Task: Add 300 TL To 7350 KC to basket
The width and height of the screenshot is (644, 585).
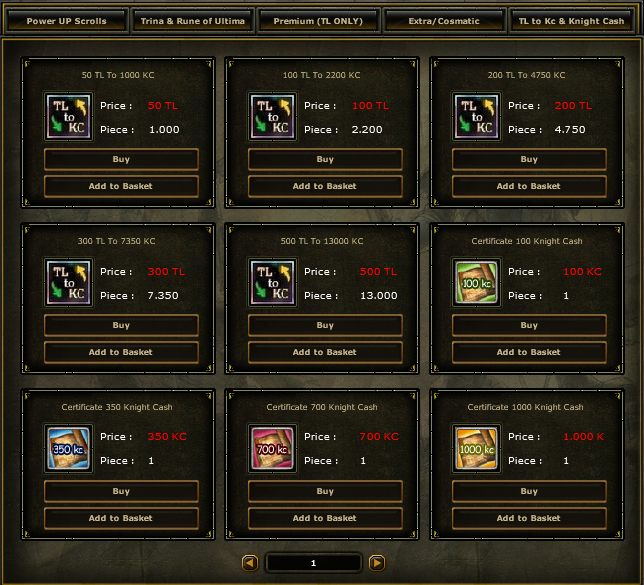Action: (121, 352)
